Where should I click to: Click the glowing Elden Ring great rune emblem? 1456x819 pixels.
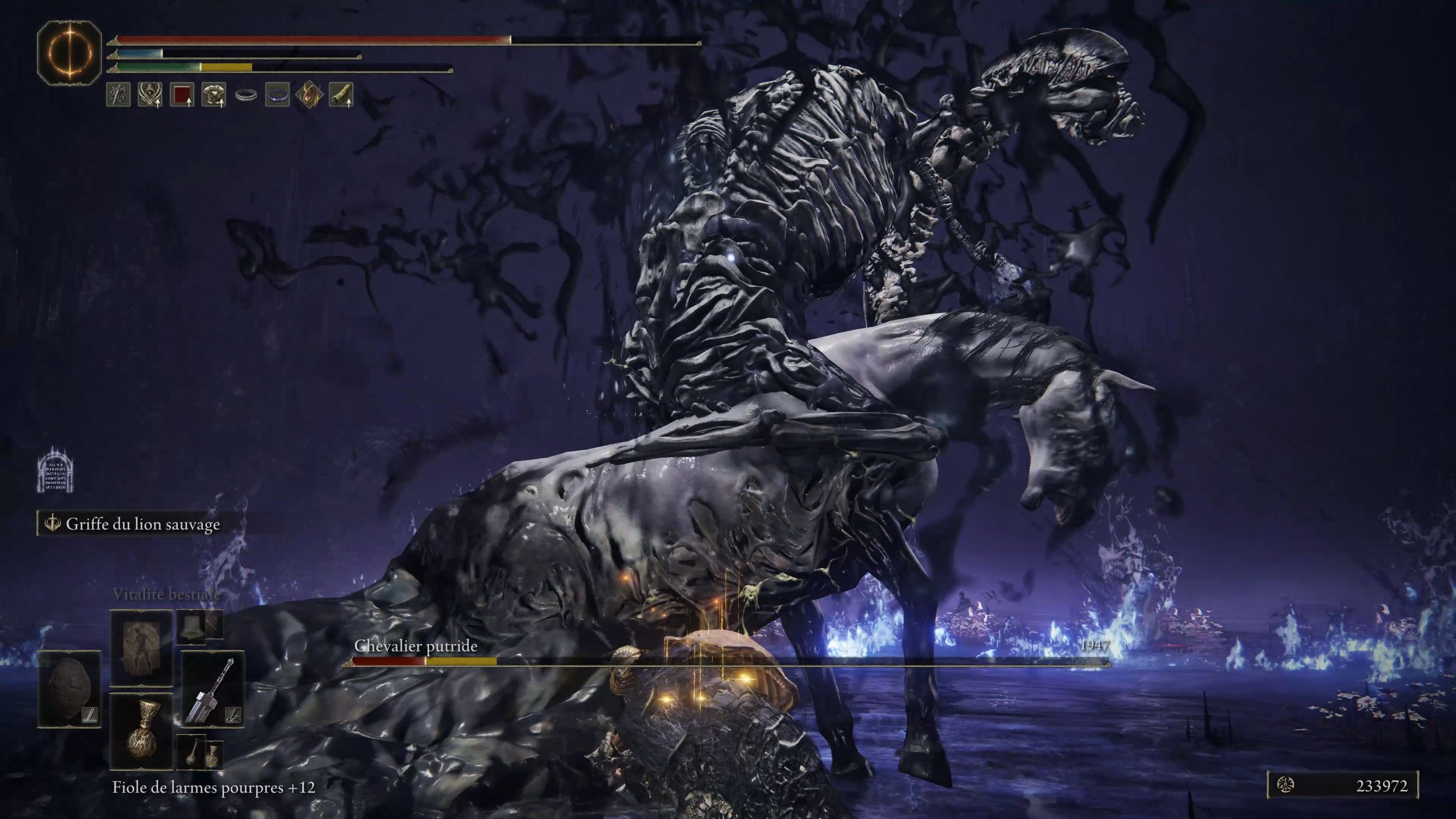pyautogui.click(x=69, y=53)
